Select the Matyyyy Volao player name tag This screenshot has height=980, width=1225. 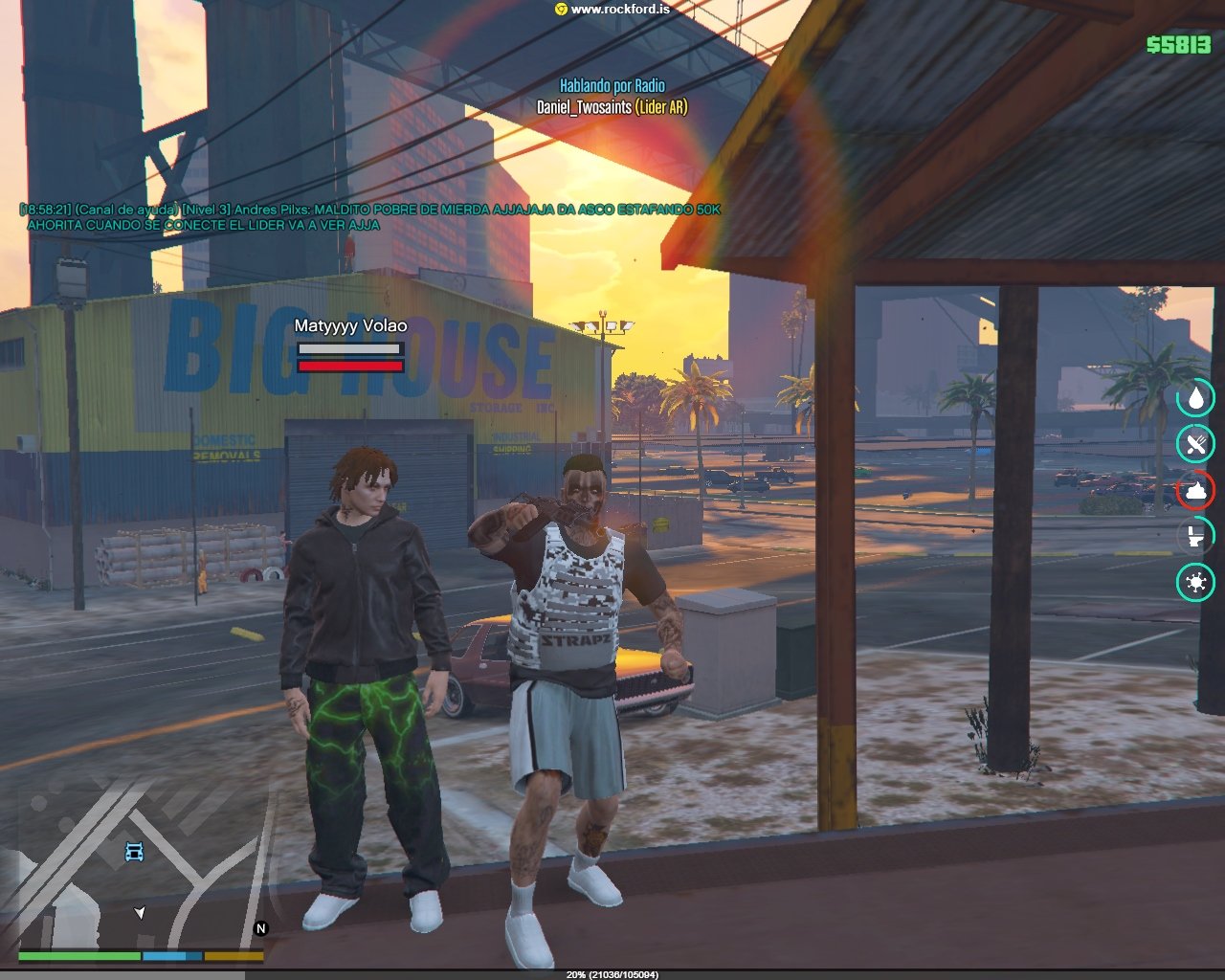pos(350,325)
